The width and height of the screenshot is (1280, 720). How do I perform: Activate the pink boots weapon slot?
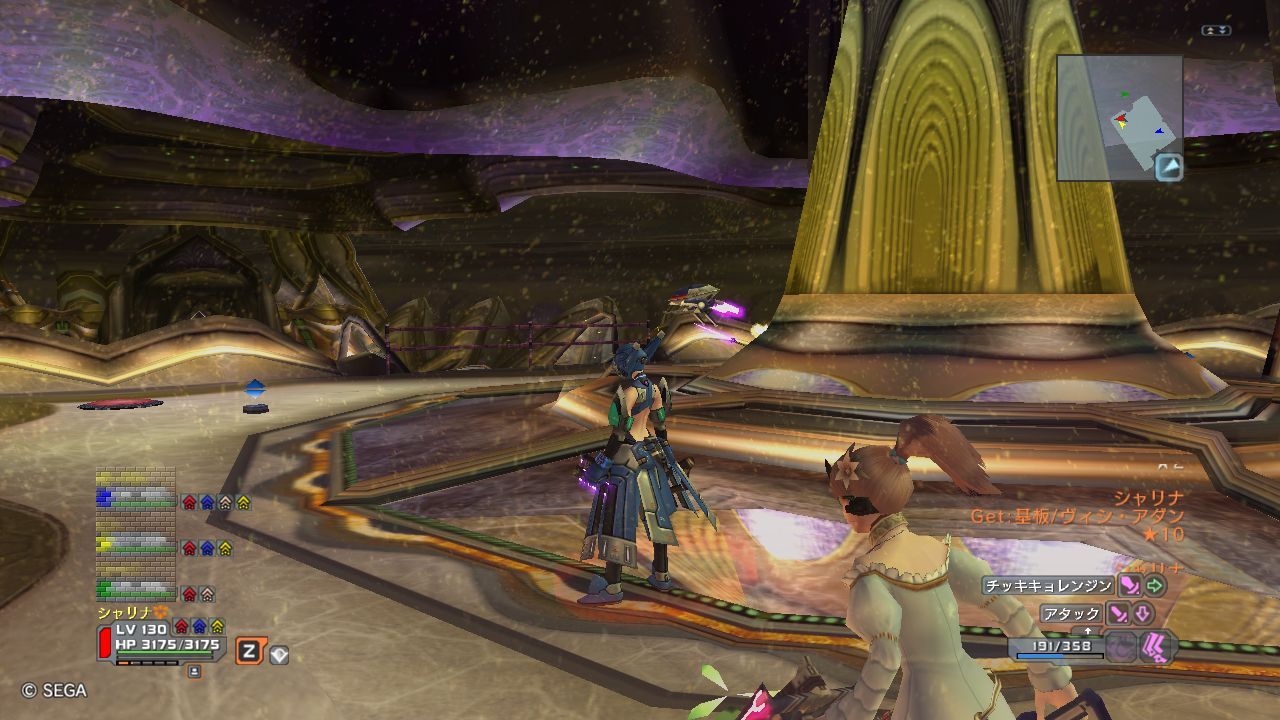[1156, 645]
